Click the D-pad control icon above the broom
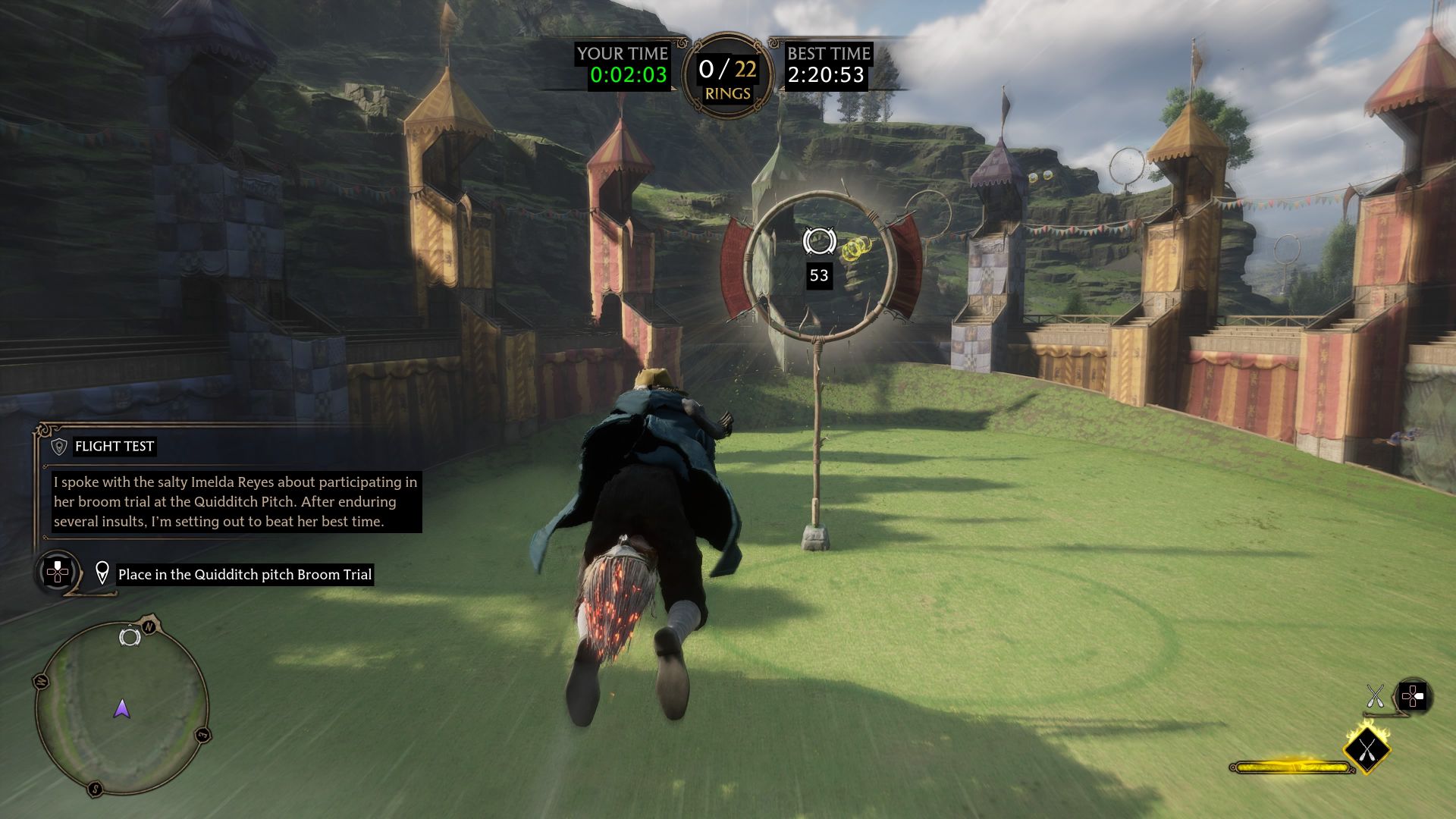Screen dimensions: 1456x819 click(x=1413, y=696)
